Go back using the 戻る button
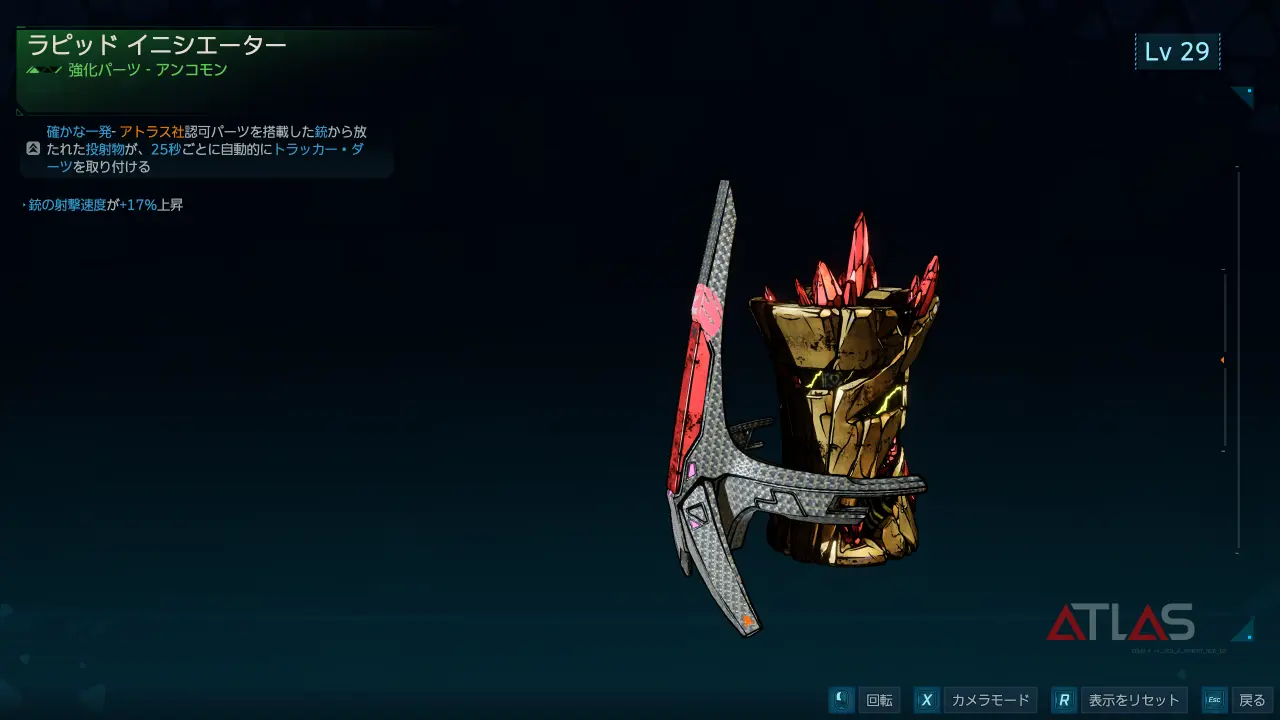1280x720 pixels. pyautogui.click(x=1251, y=700)
